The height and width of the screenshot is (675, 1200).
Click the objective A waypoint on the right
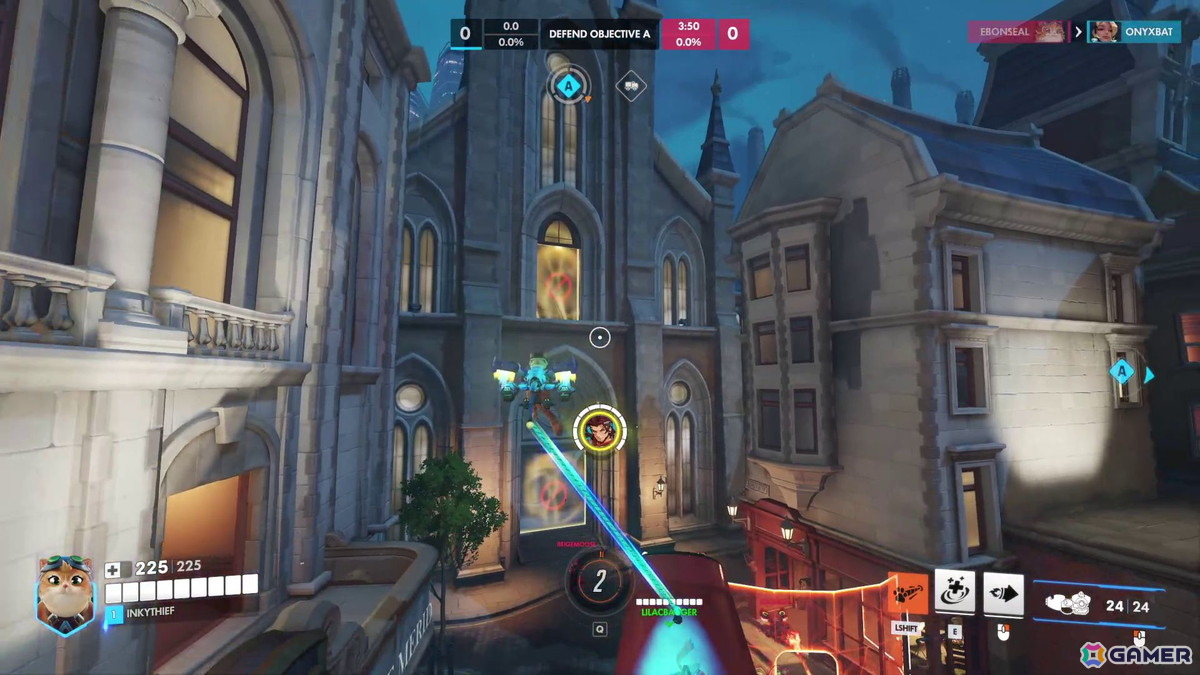1122,373
